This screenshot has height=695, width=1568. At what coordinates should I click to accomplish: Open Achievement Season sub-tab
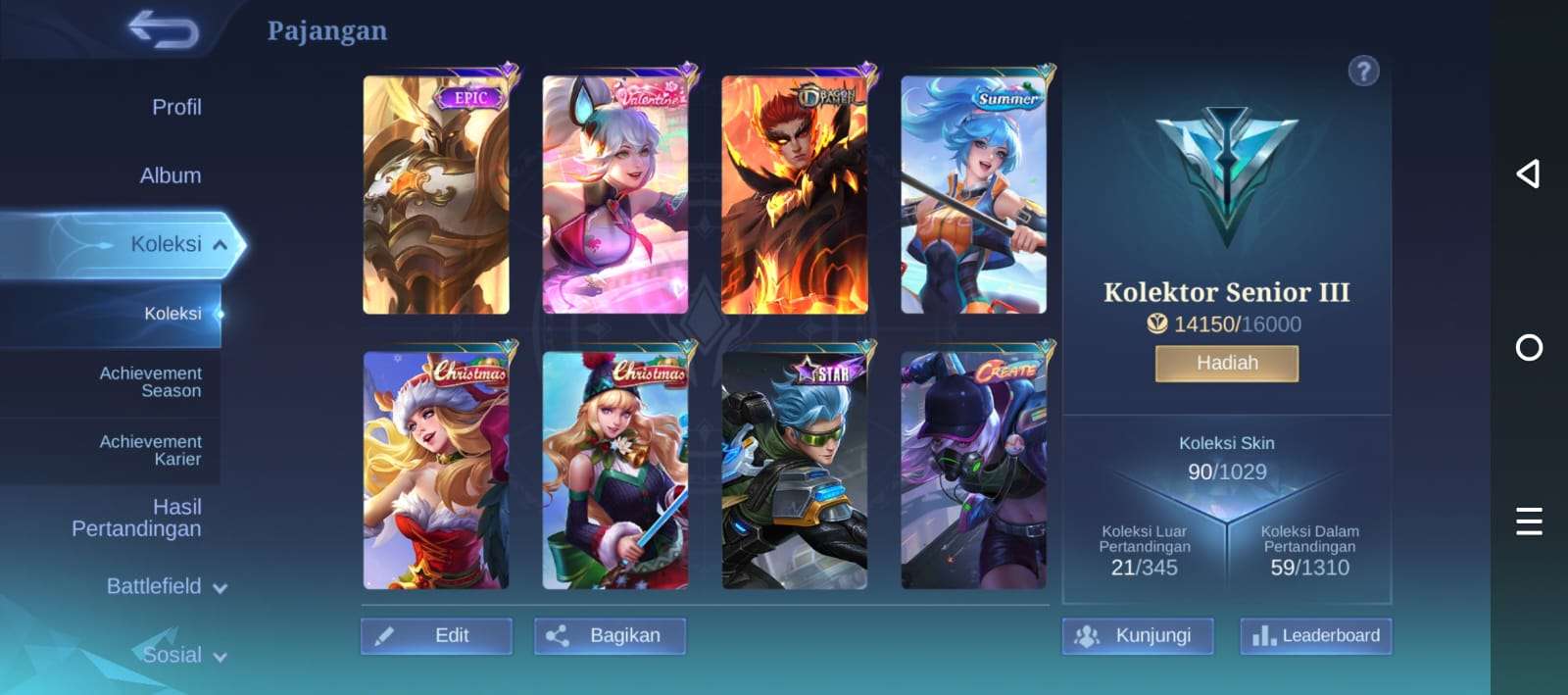pyautogui.click(x=150, y=381)
